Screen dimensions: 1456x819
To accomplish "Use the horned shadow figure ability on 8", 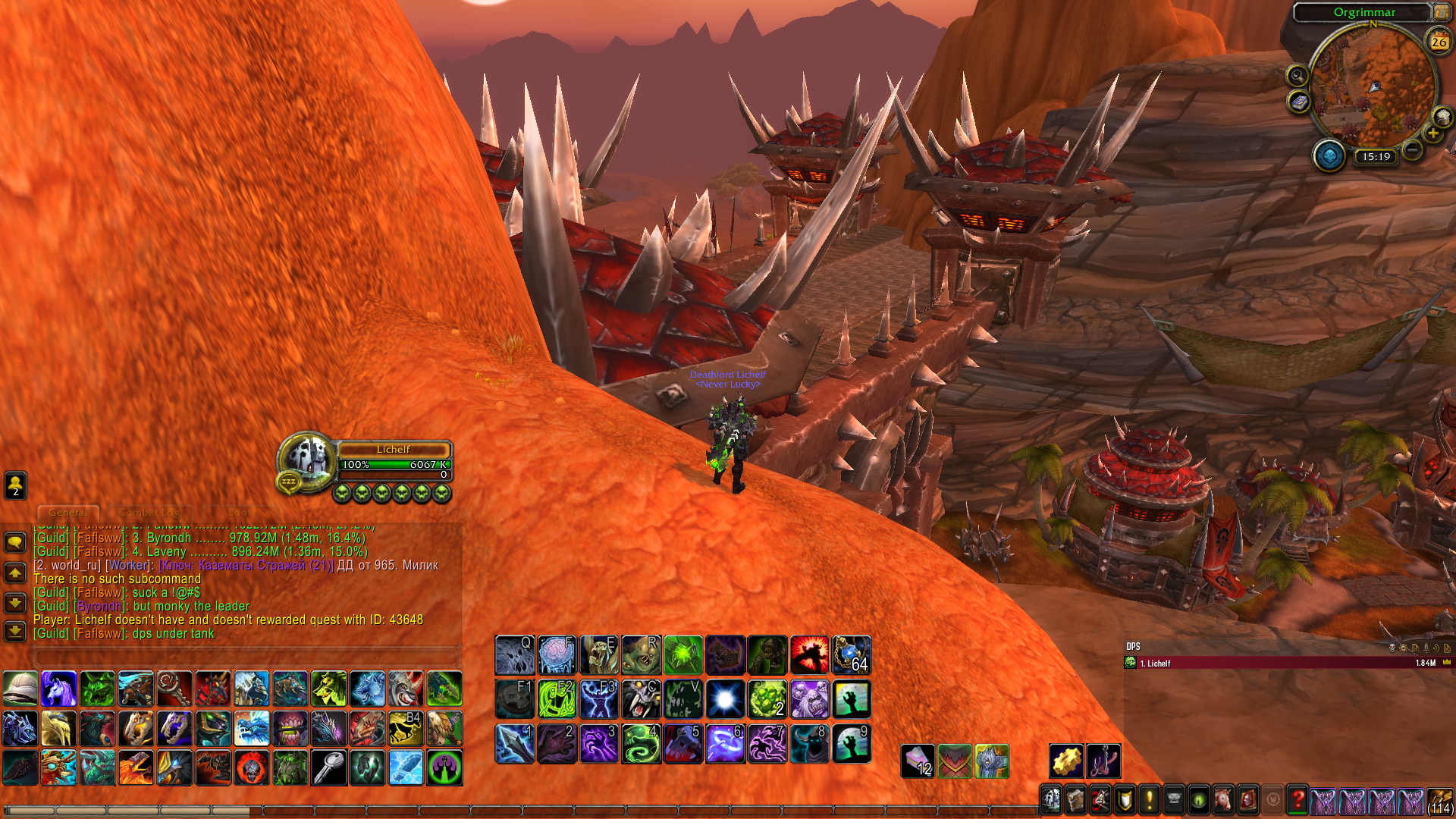I will (809, 743).
